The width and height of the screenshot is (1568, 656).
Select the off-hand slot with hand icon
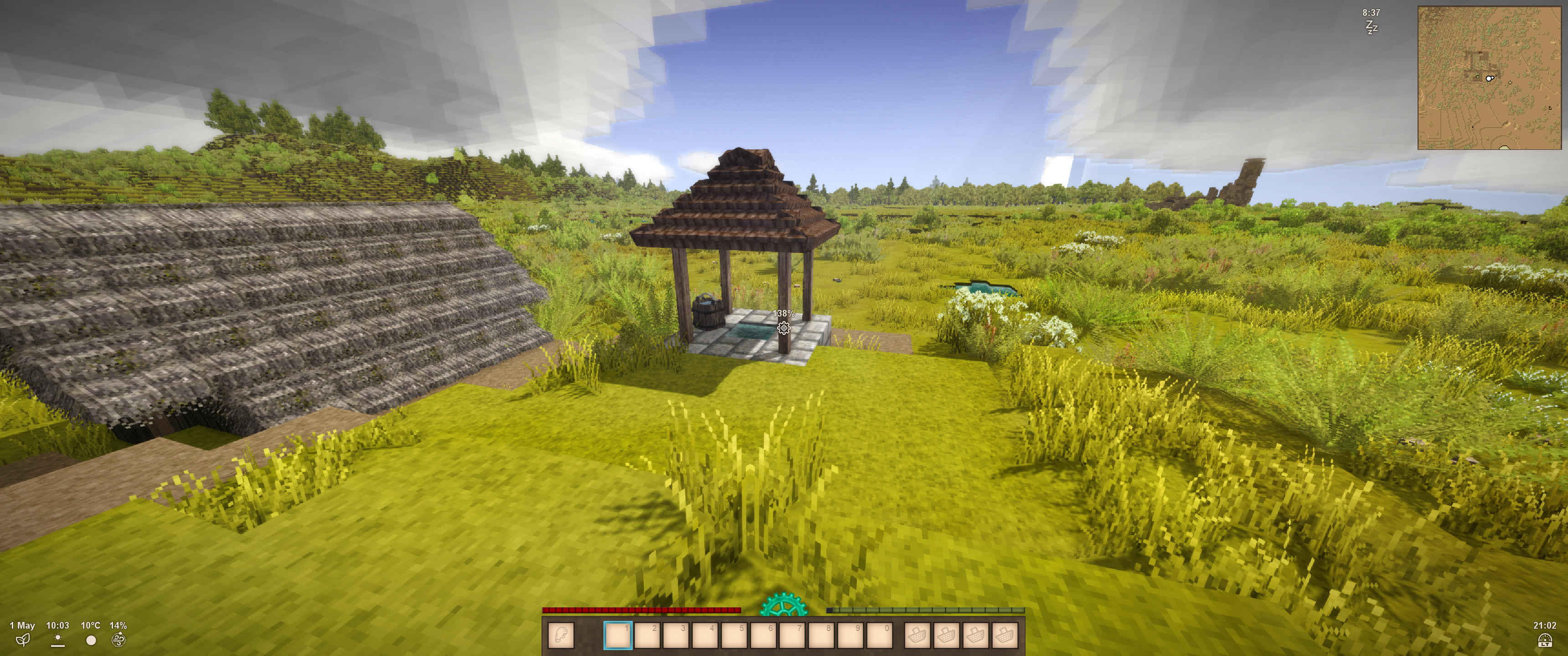(x=561, y=636)
